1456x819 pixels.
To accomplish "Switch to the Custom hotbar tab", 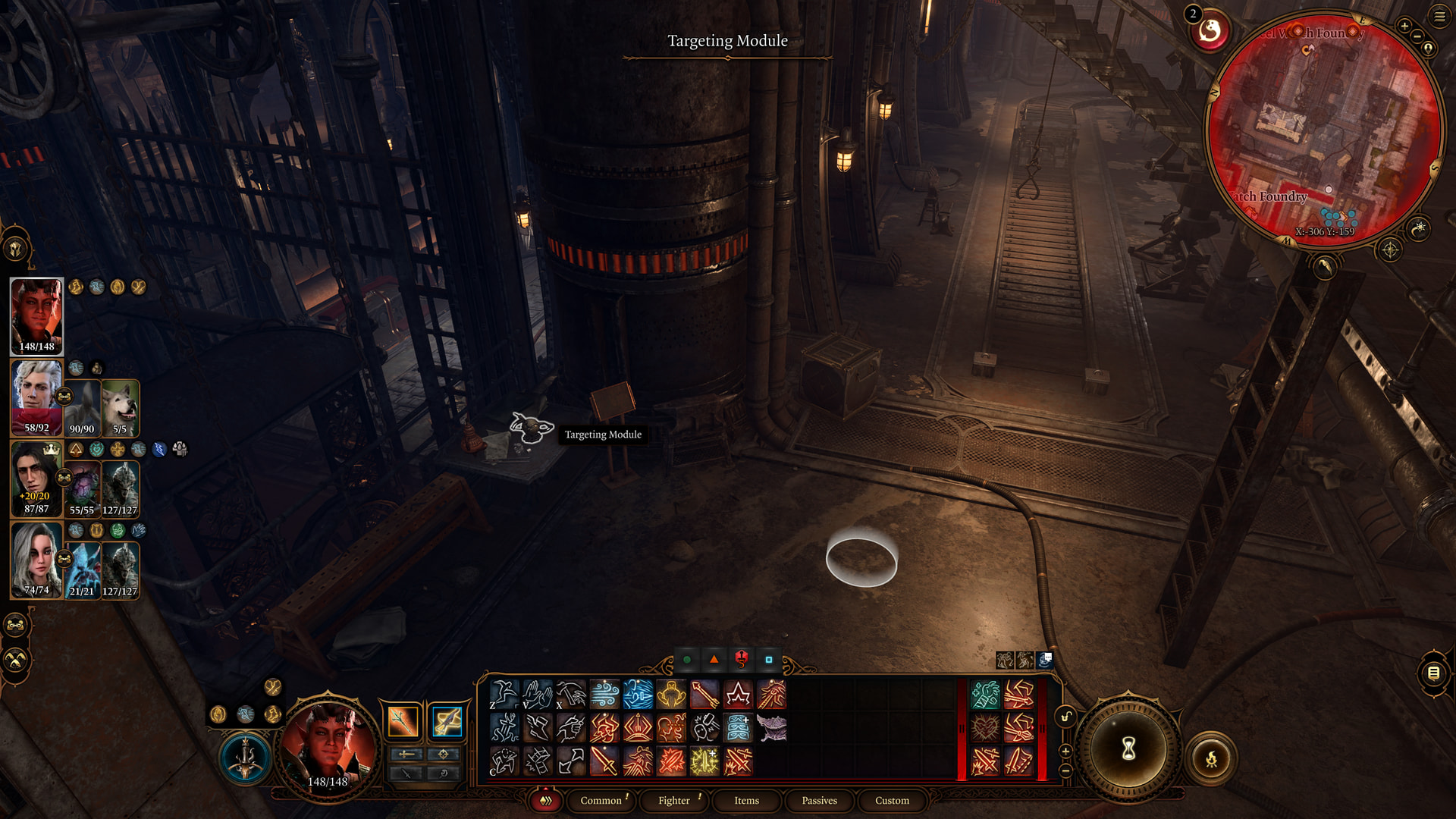I will tap(892, 800).
